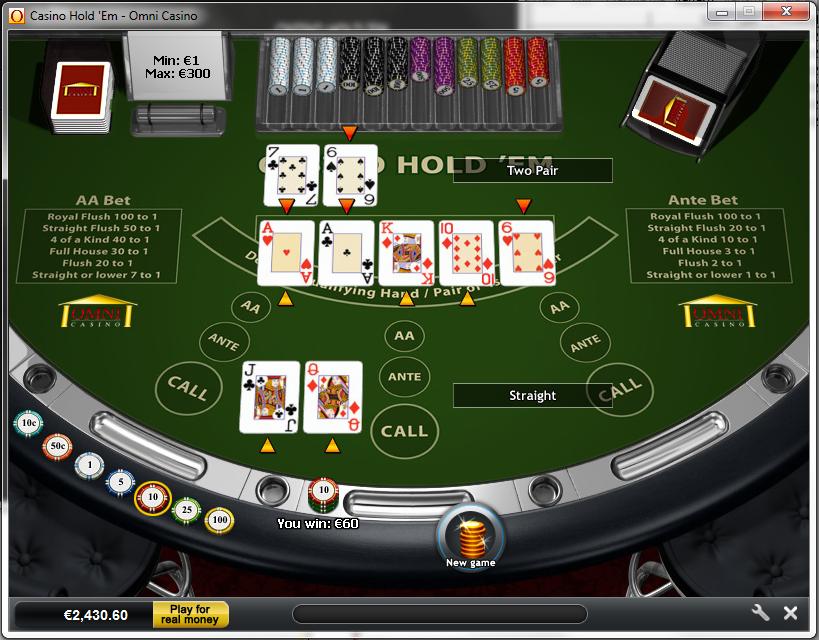Minimize the Omni Casino window
The image size is (819, 640).
point(722,11)
